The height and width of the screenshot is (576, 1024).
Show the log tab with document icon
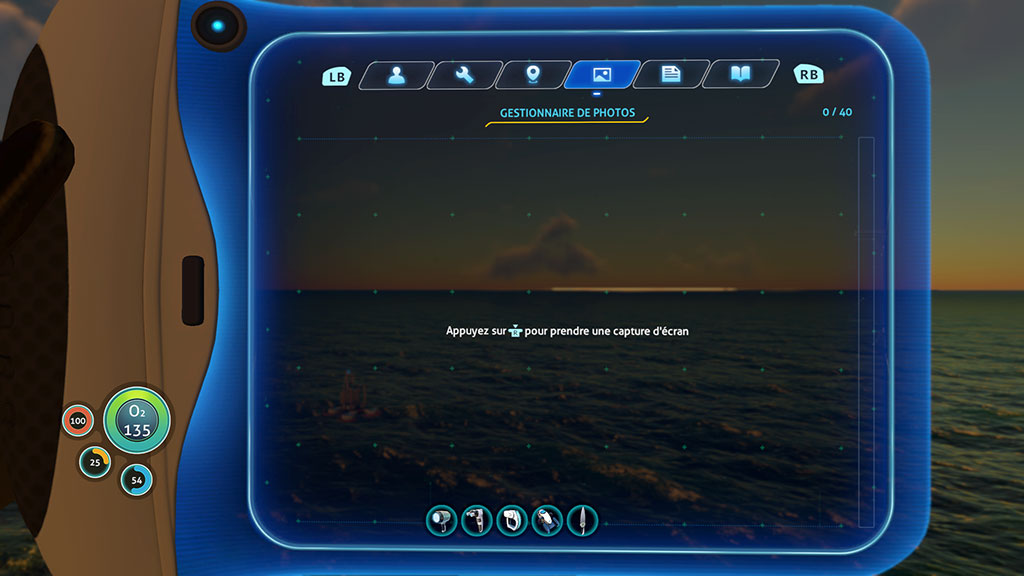point(671,75)
